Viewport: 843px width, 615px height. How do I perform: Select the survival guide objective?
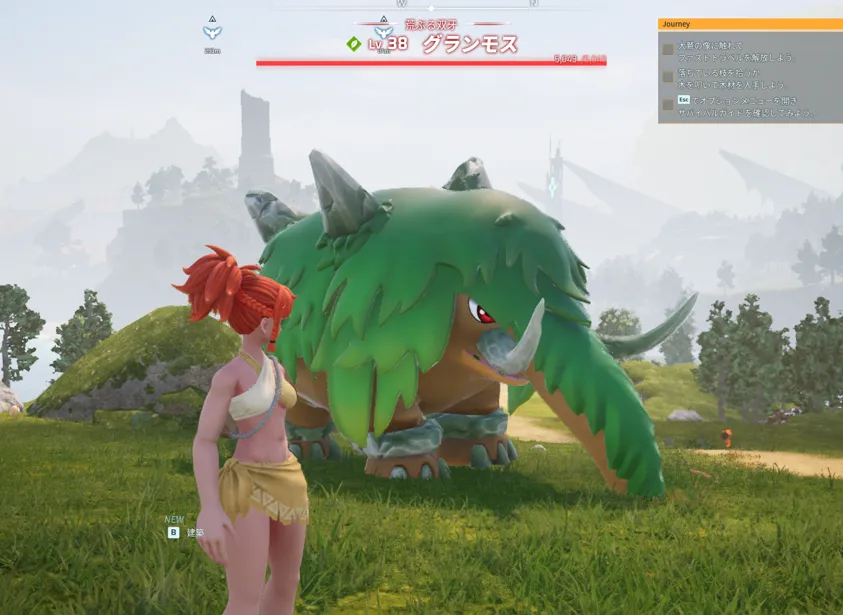(x=745, y=106)
